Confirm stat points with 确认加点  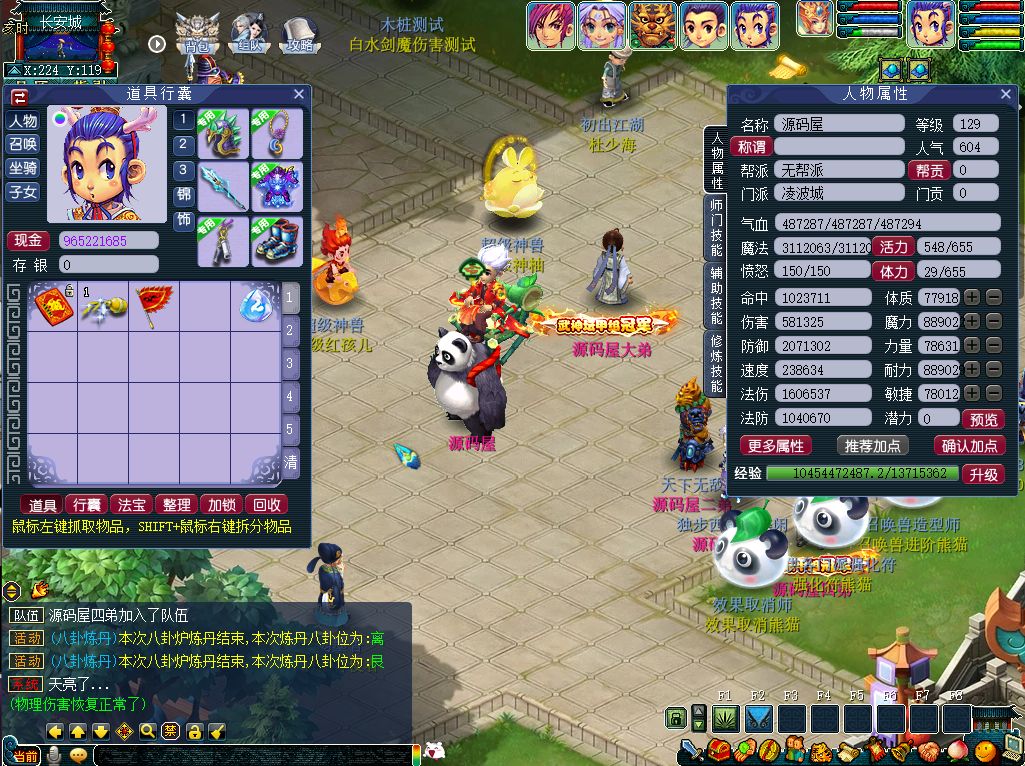click(x=969, y=446)
